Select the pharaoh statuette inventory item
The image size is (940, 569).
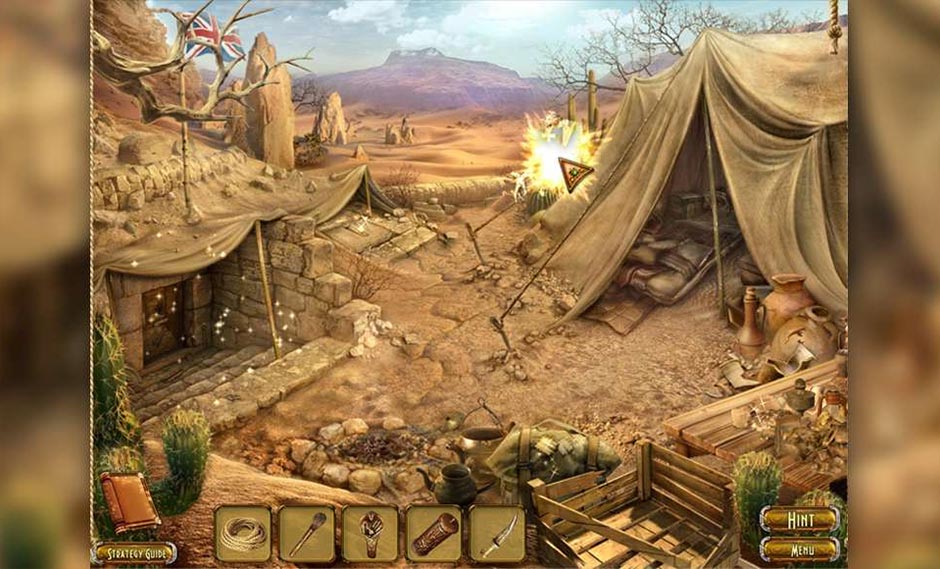pos(370,533)
